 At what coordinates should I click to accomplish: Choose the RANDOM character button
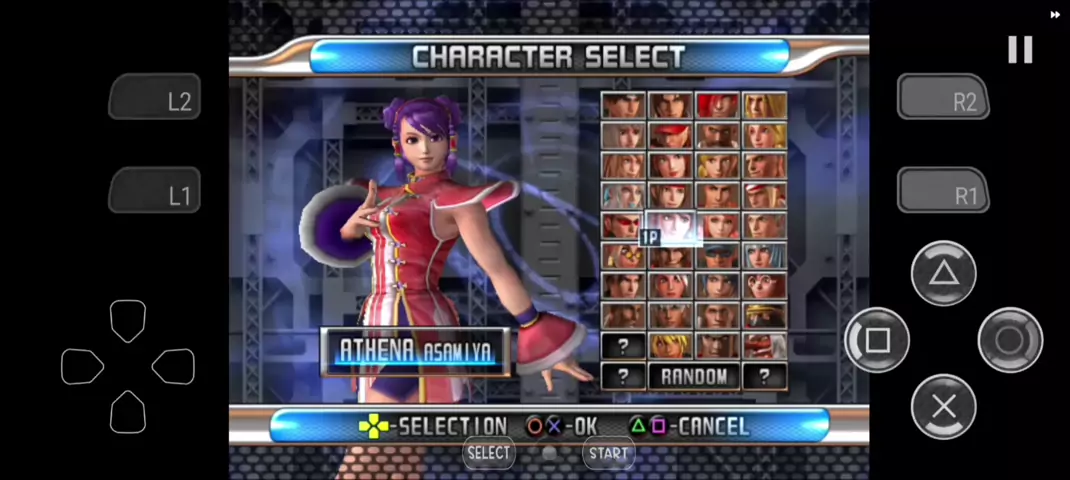tap(694, 376)
